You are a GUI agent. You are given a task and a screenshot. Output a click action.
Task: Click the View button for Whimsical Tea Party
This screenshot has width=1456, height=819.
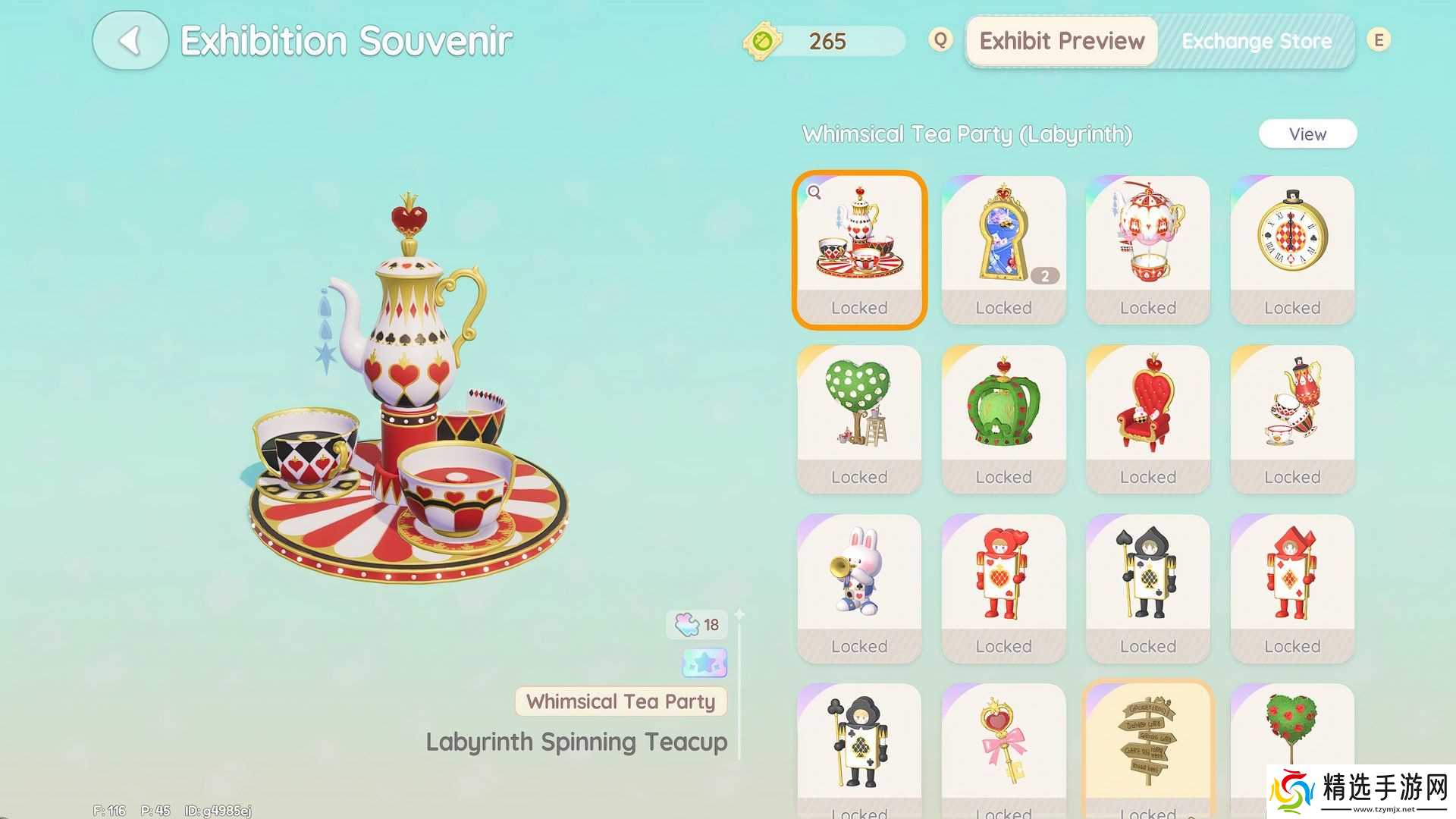pyautogui.click(x=1307, y=134)
